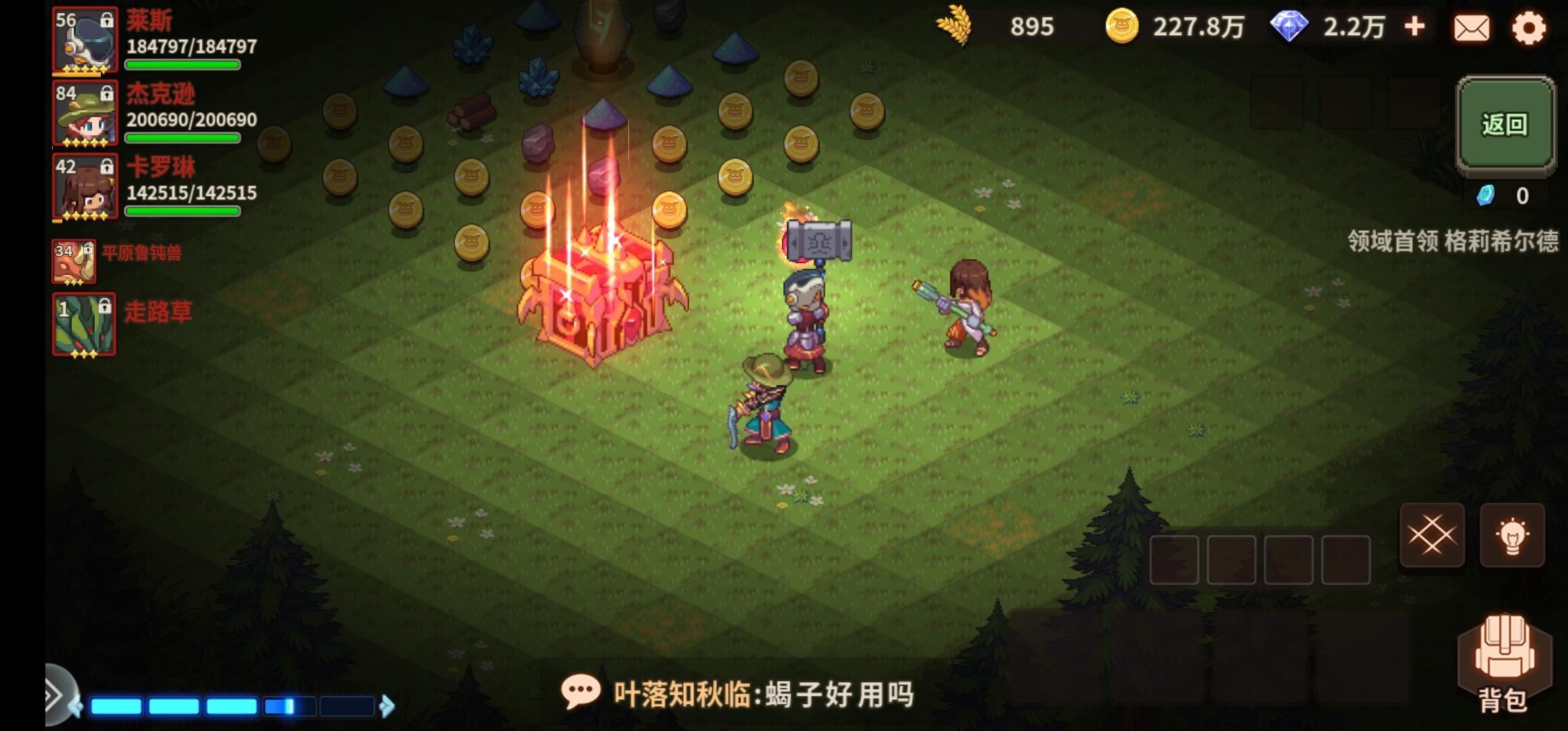Viewport: 1568px width, 731px height.
Task: Open the settings gear icon
Action: 1527,28
